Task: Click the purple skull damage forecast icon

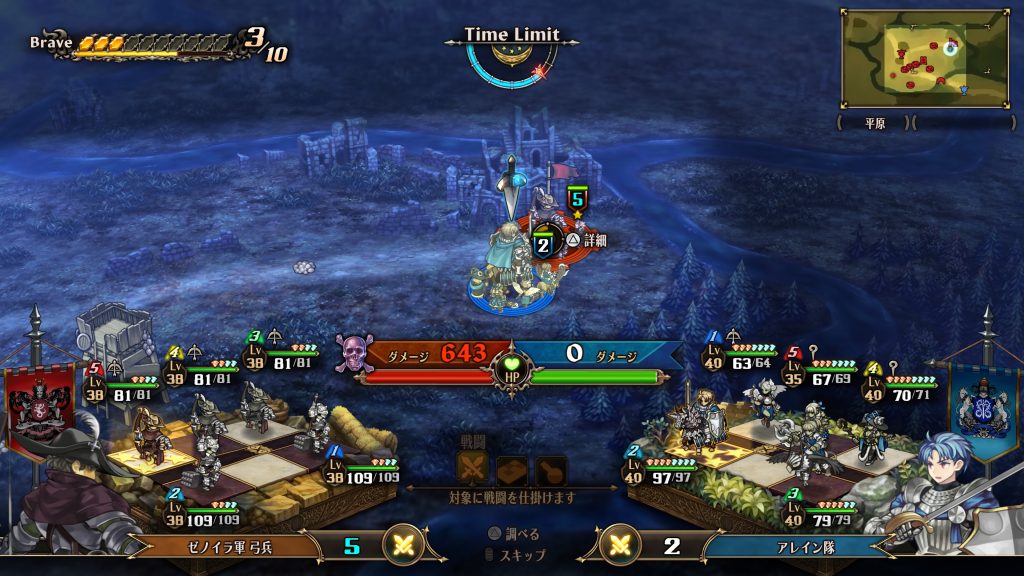Action: point(352,352)
